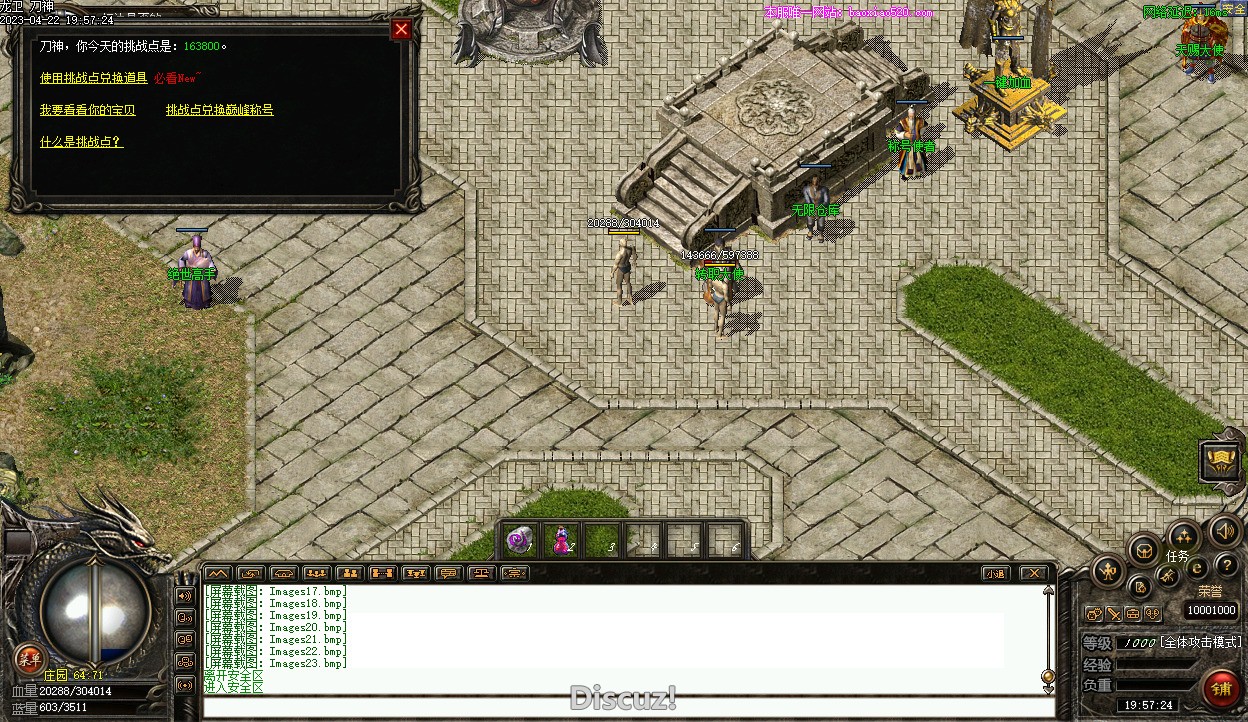Click the 小退 logout button
Screen dimensions: 1248x722
(x=994, y=573)
